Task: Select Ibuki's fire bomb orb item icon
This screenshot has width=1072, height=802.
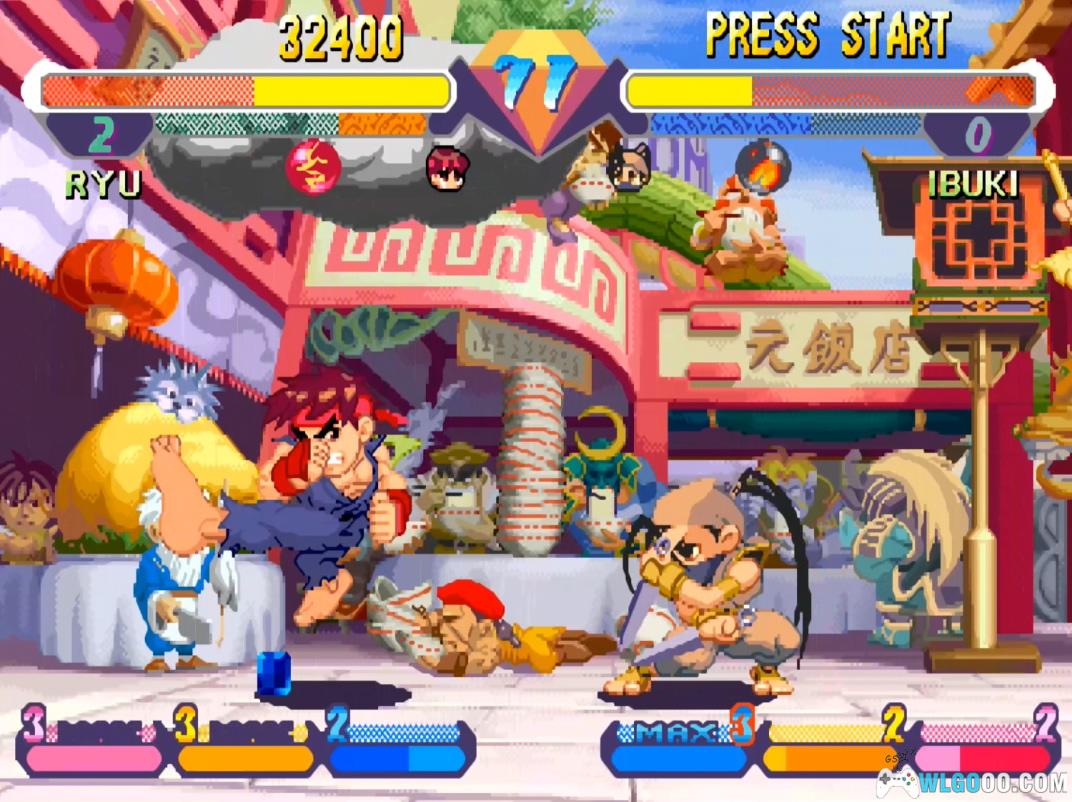Action: [759, 168]
